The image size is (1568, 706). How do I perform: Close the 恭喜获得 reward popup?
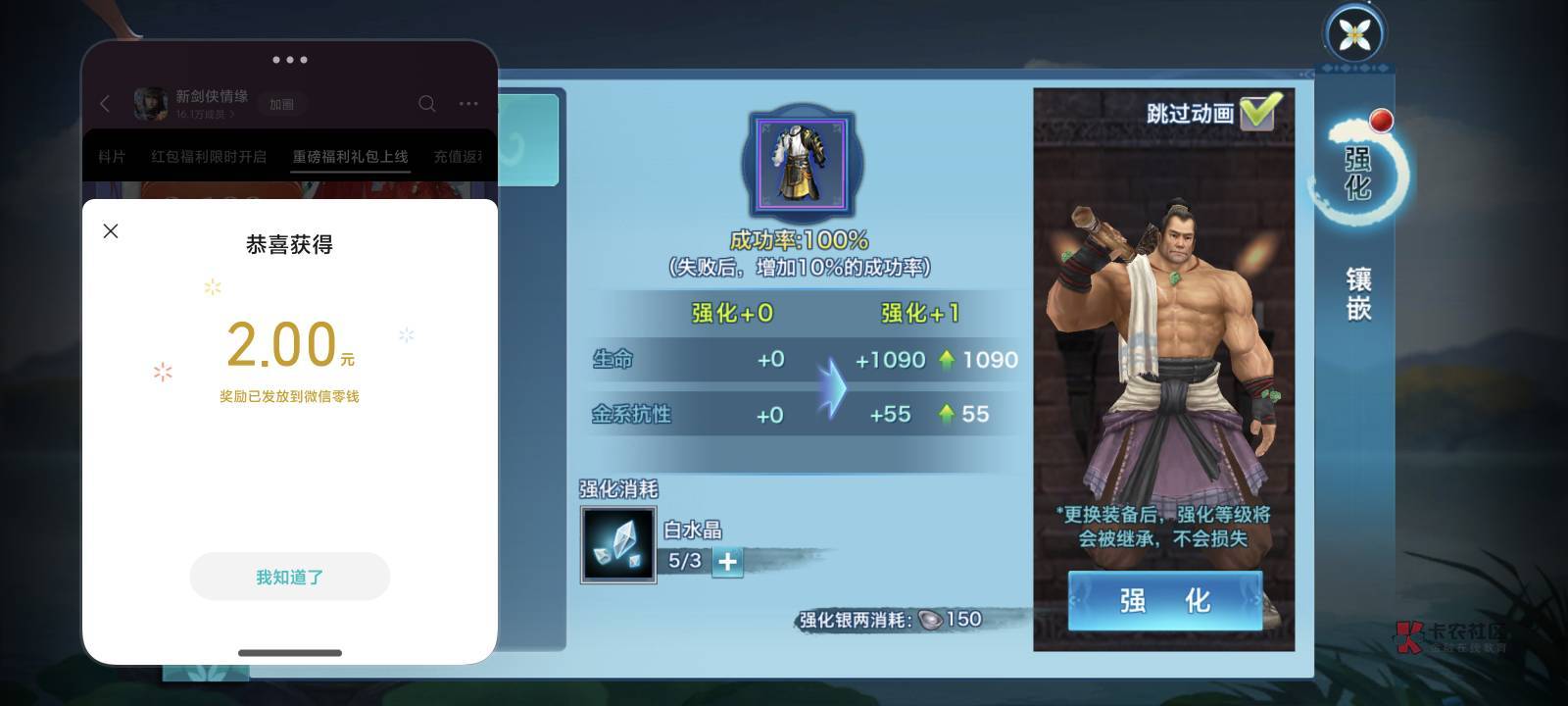click(111, 230)
